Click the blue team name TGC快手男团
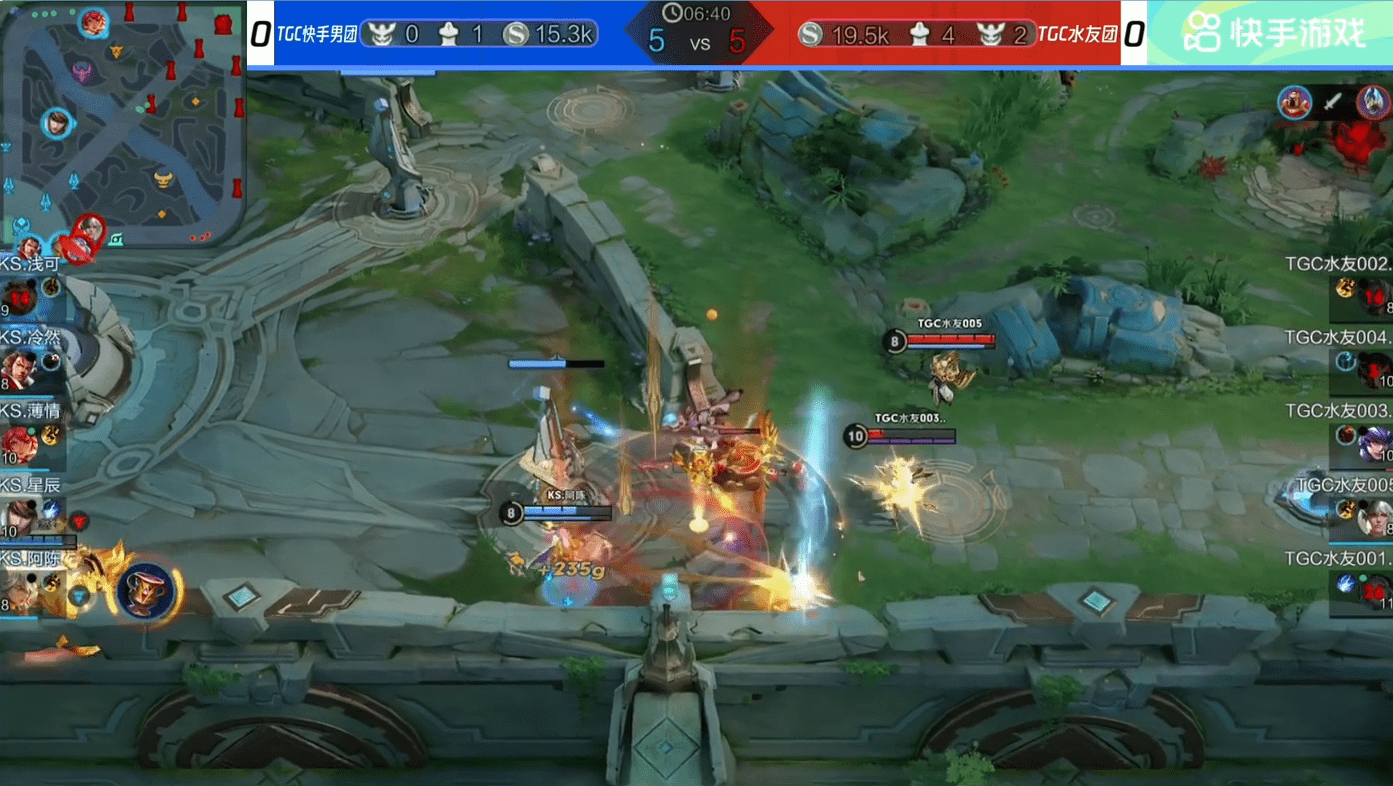Image resolution: width=1393 pixels, height=786 pixels. tap(316, 35)
